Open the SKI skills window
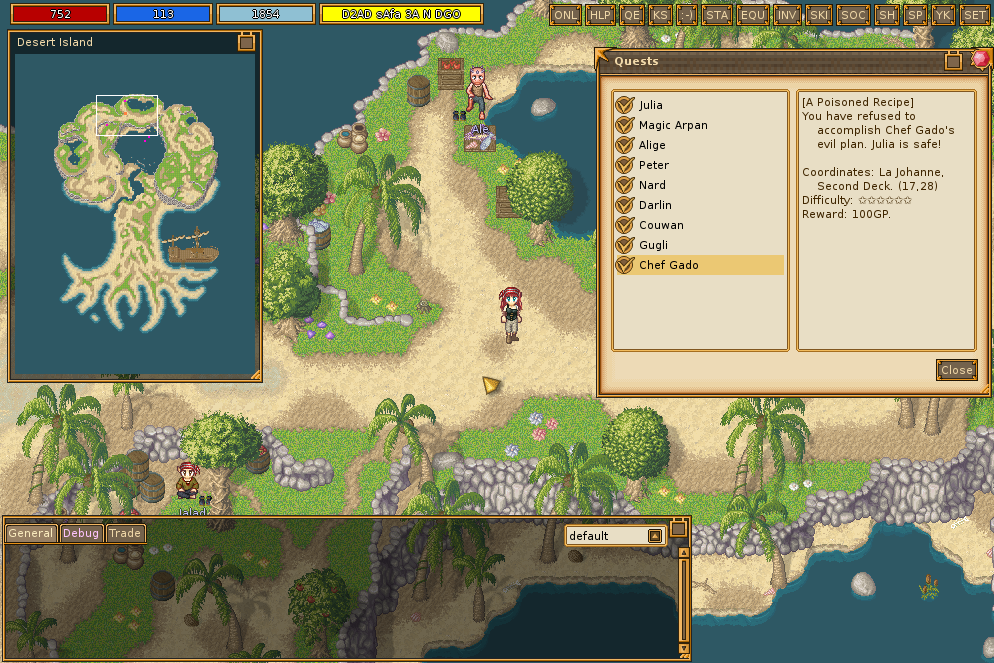The width and height of the screenshot is (994, 663). click(x=819, y=15)
